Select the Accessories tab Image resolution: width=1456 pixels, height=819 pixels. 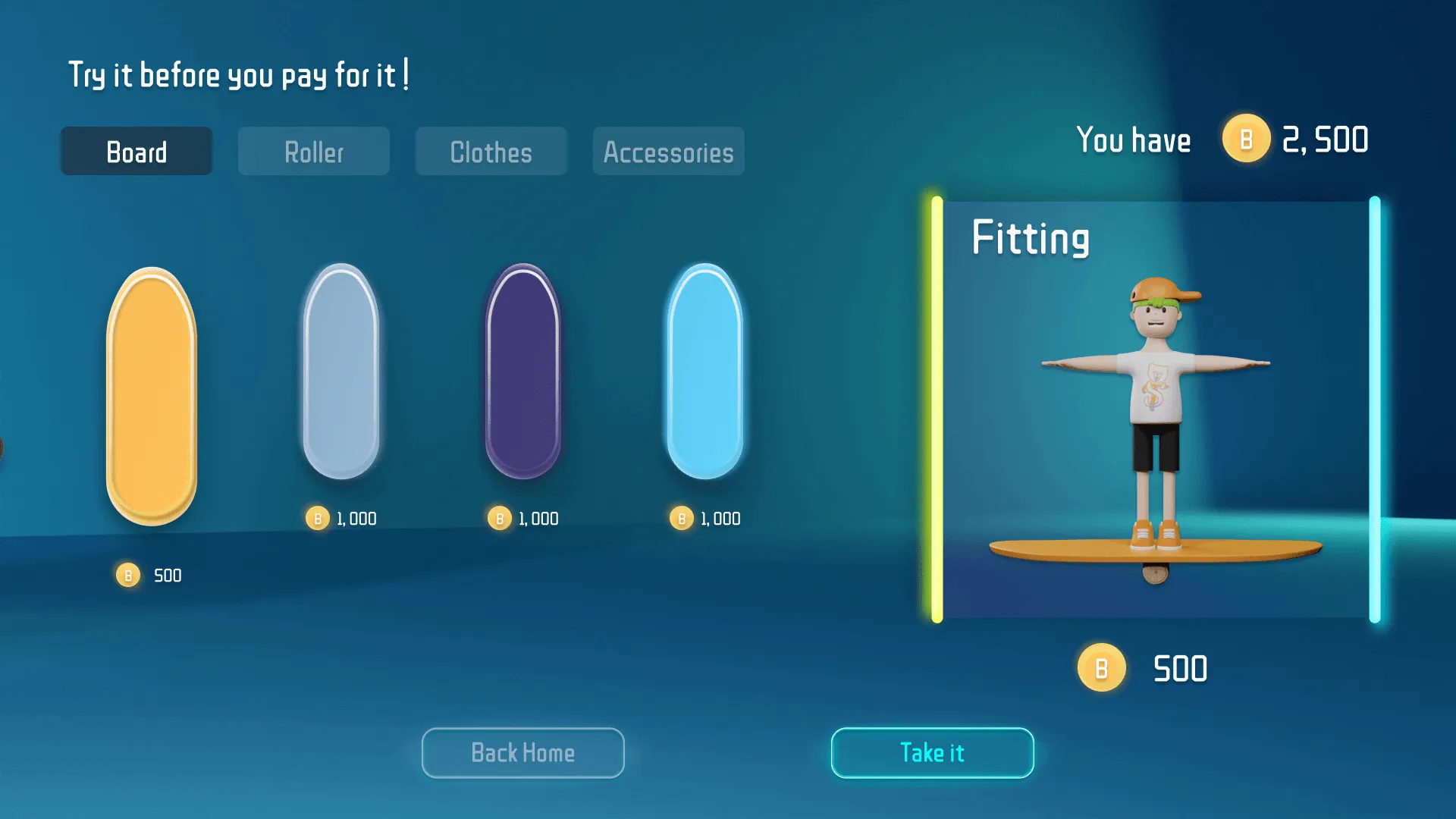pyautogui.click(x=668, y=152)
